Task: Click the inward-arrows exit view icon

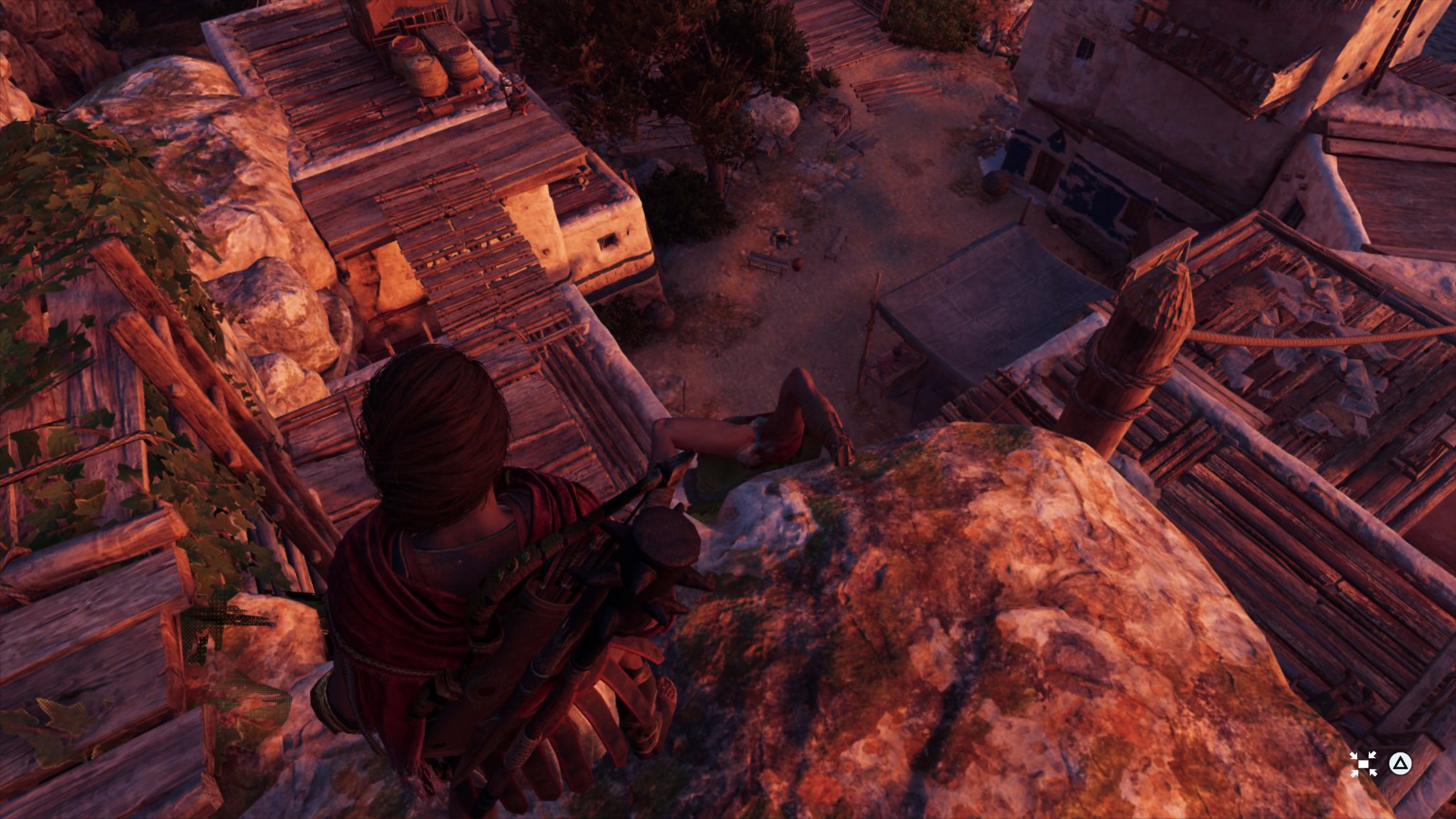Action: 1363,764
